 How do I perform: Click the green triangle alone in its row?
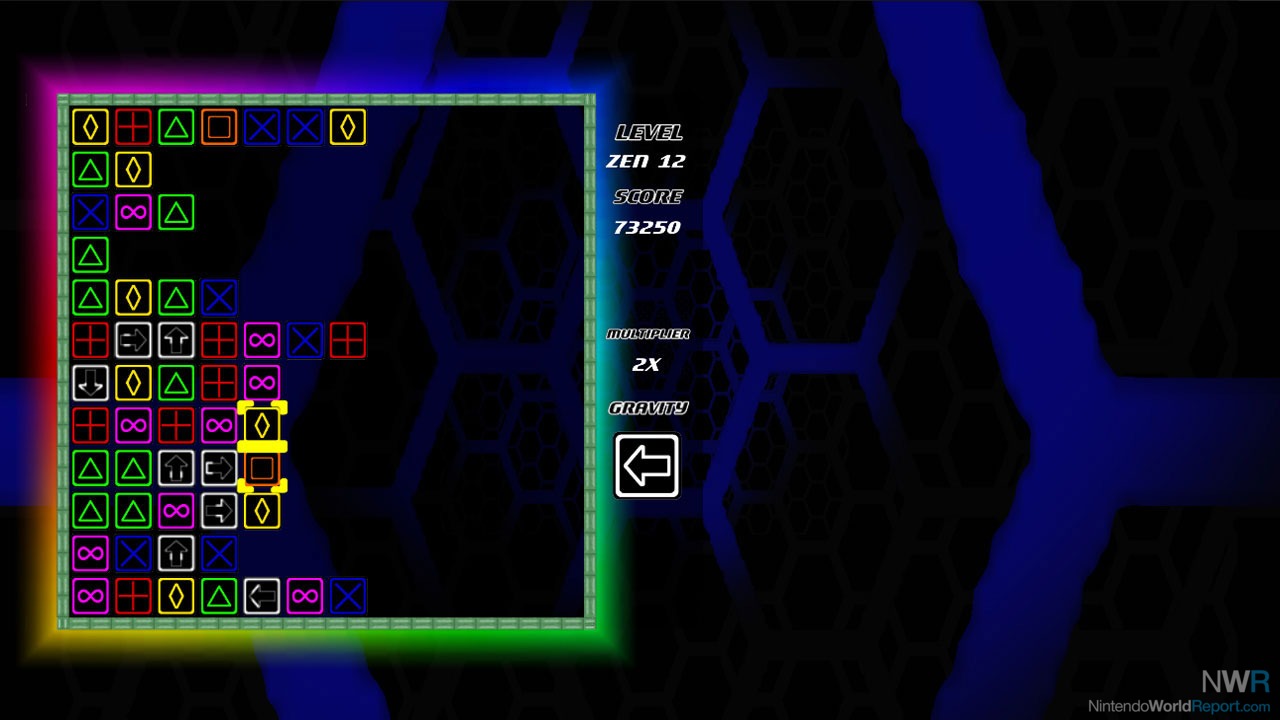[x=90, y=255]
